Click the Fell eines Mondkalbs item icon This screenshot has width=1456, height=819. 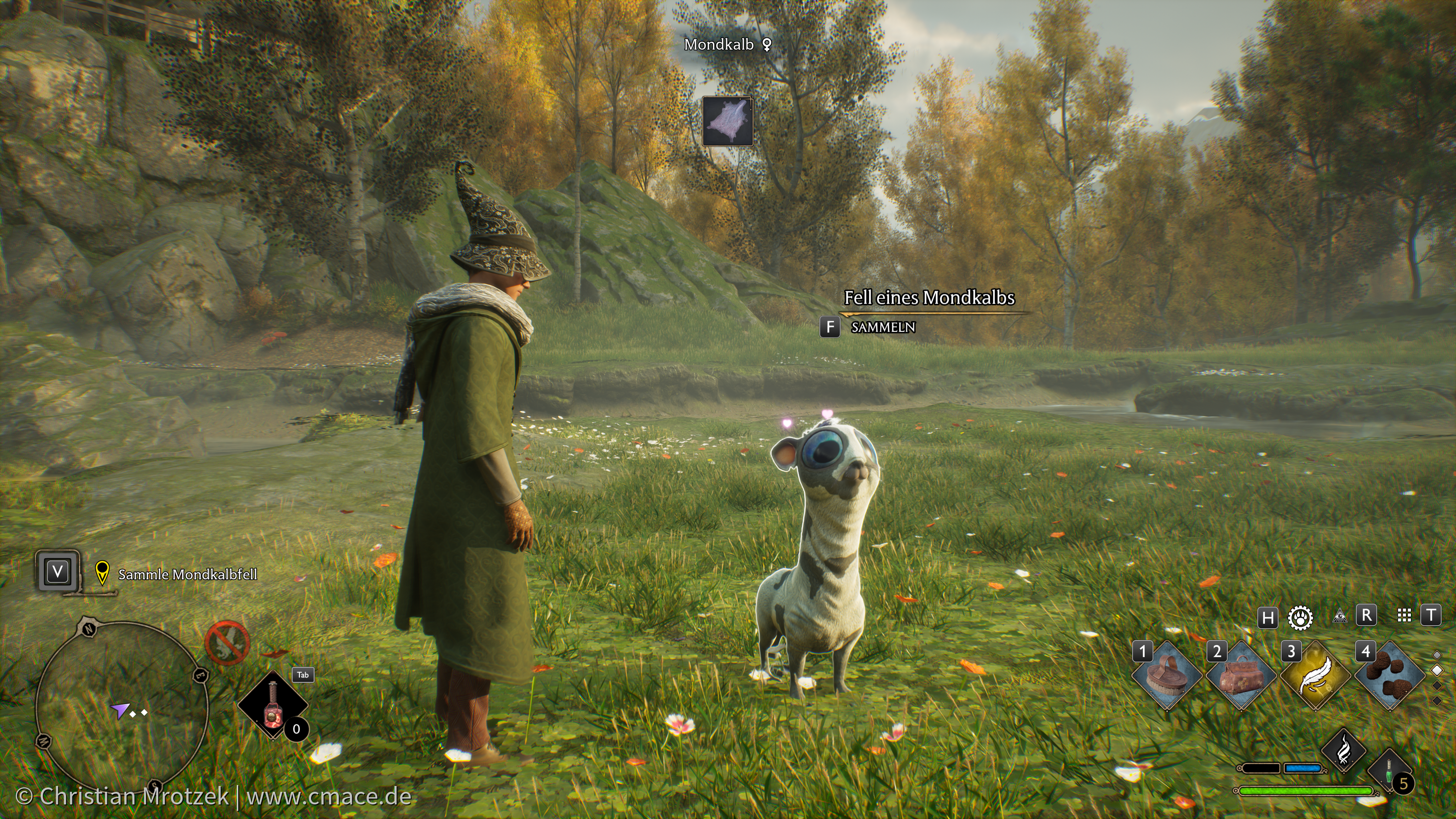(728, 121)
